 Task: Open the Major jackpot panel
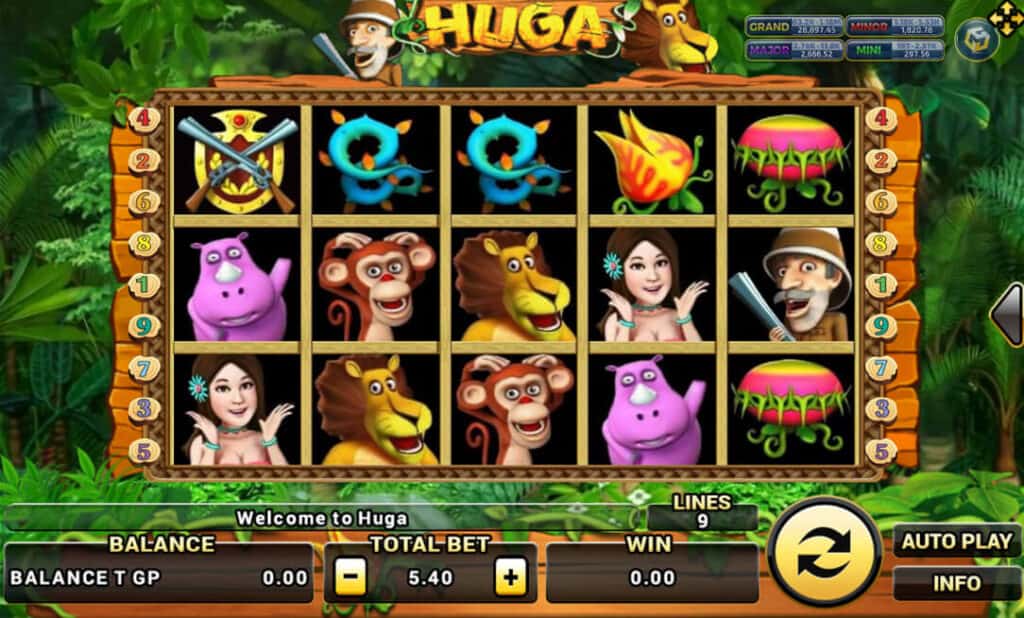pos(793,50)
